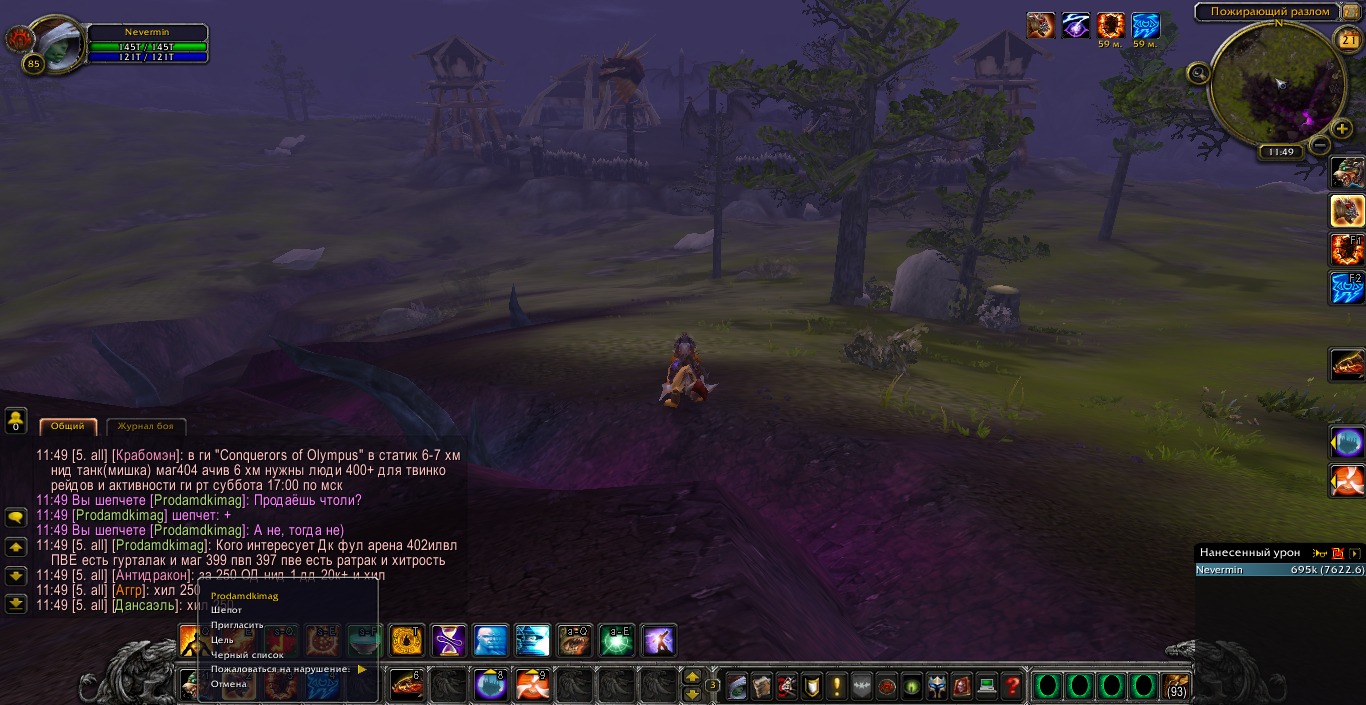Viewport: 1366px width, 705px height.
Task: Open the quest log exclamation mark button
Action: coord(836,686)
